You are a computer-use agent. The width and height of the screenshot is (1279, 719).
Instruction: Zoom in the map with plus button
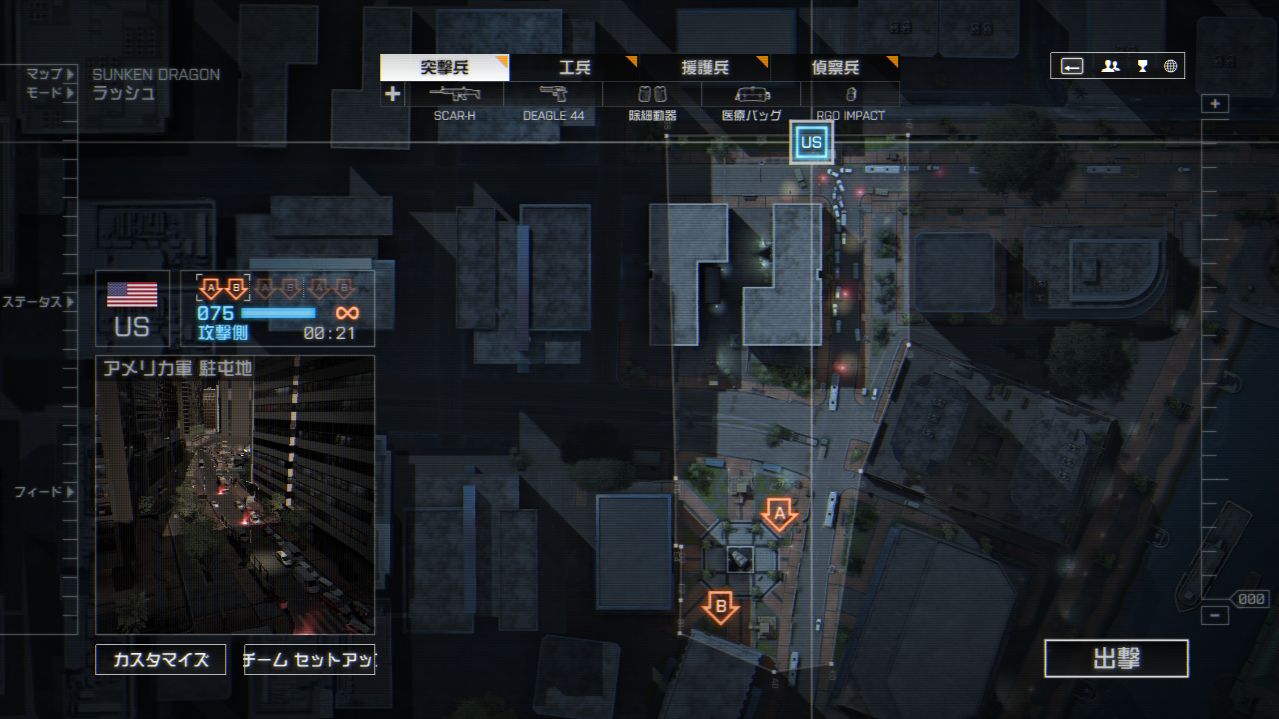click(1215, 104)
